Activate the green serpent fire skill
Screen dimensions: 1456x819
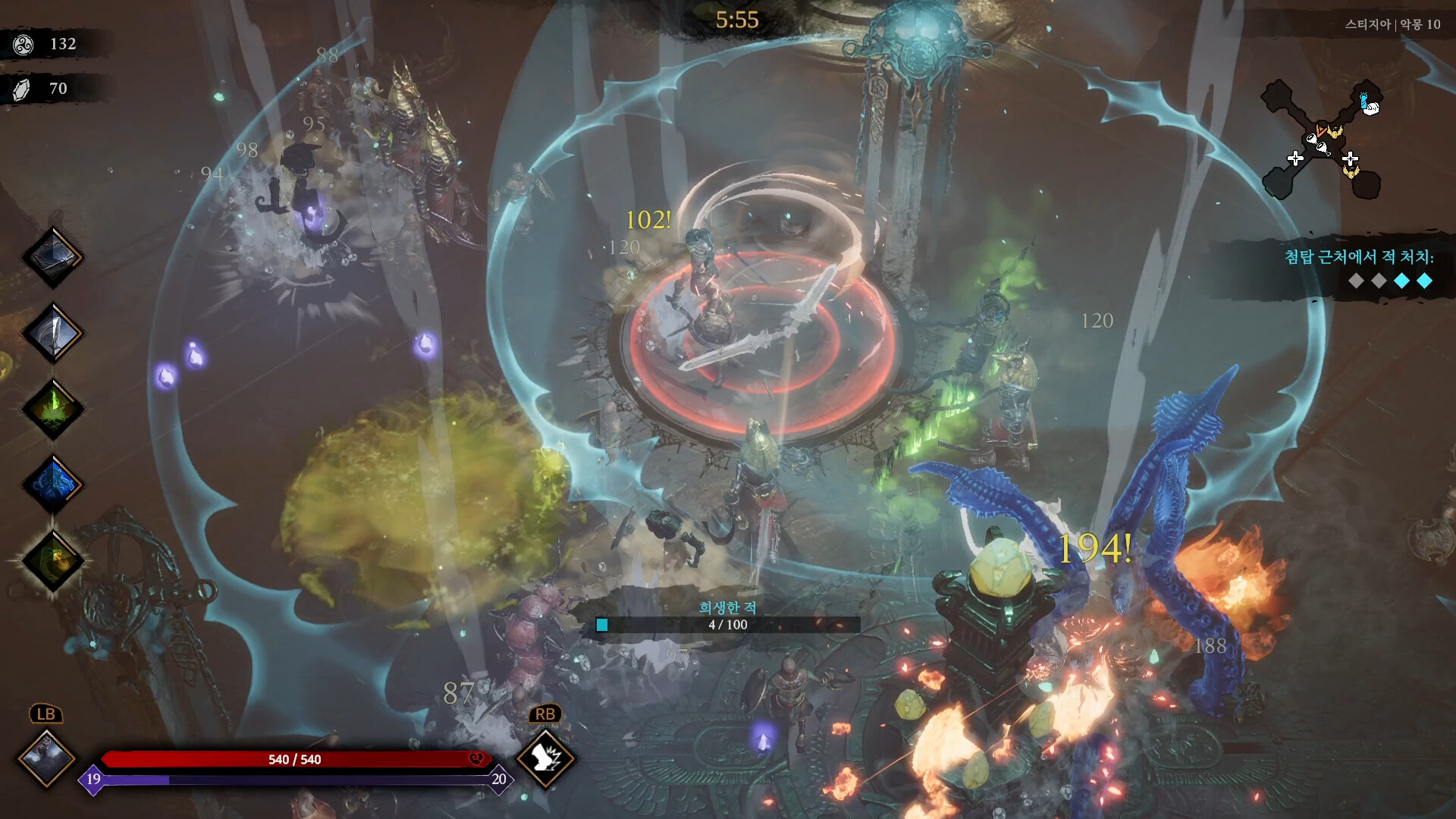pos(52,561)
